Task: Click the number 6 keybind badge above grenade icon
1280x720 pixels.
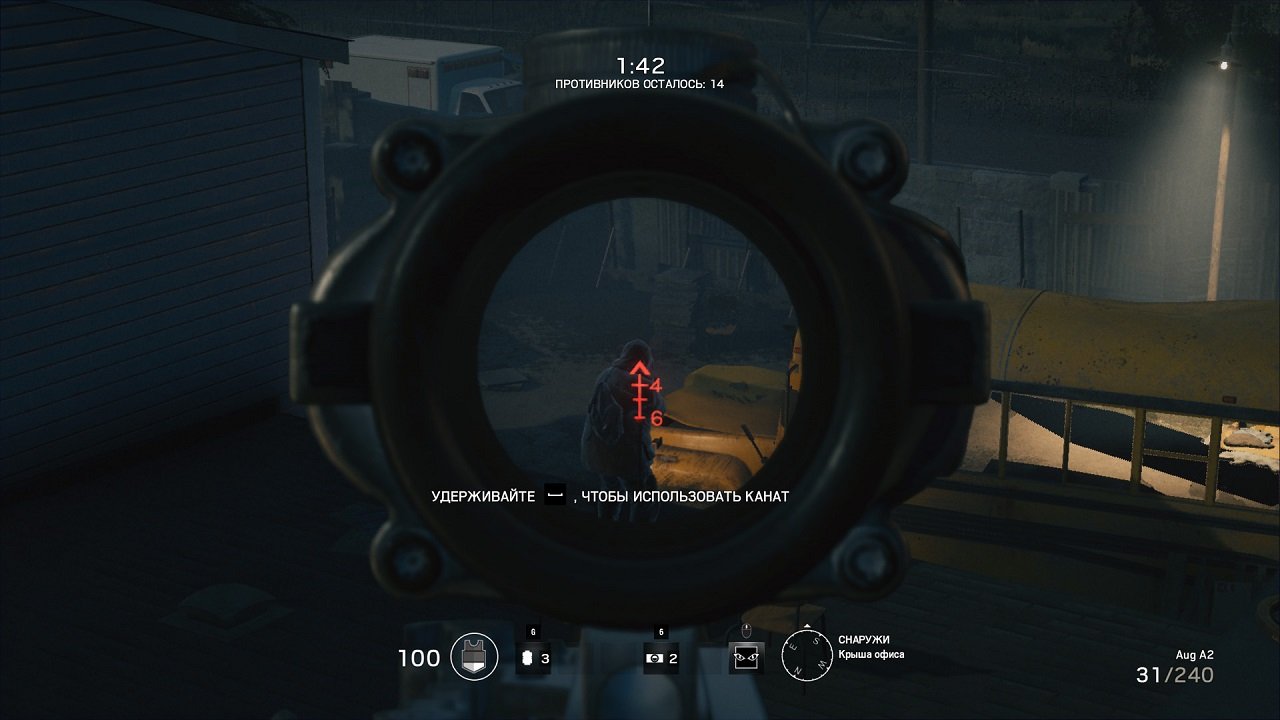Action: tap(531, 631)
